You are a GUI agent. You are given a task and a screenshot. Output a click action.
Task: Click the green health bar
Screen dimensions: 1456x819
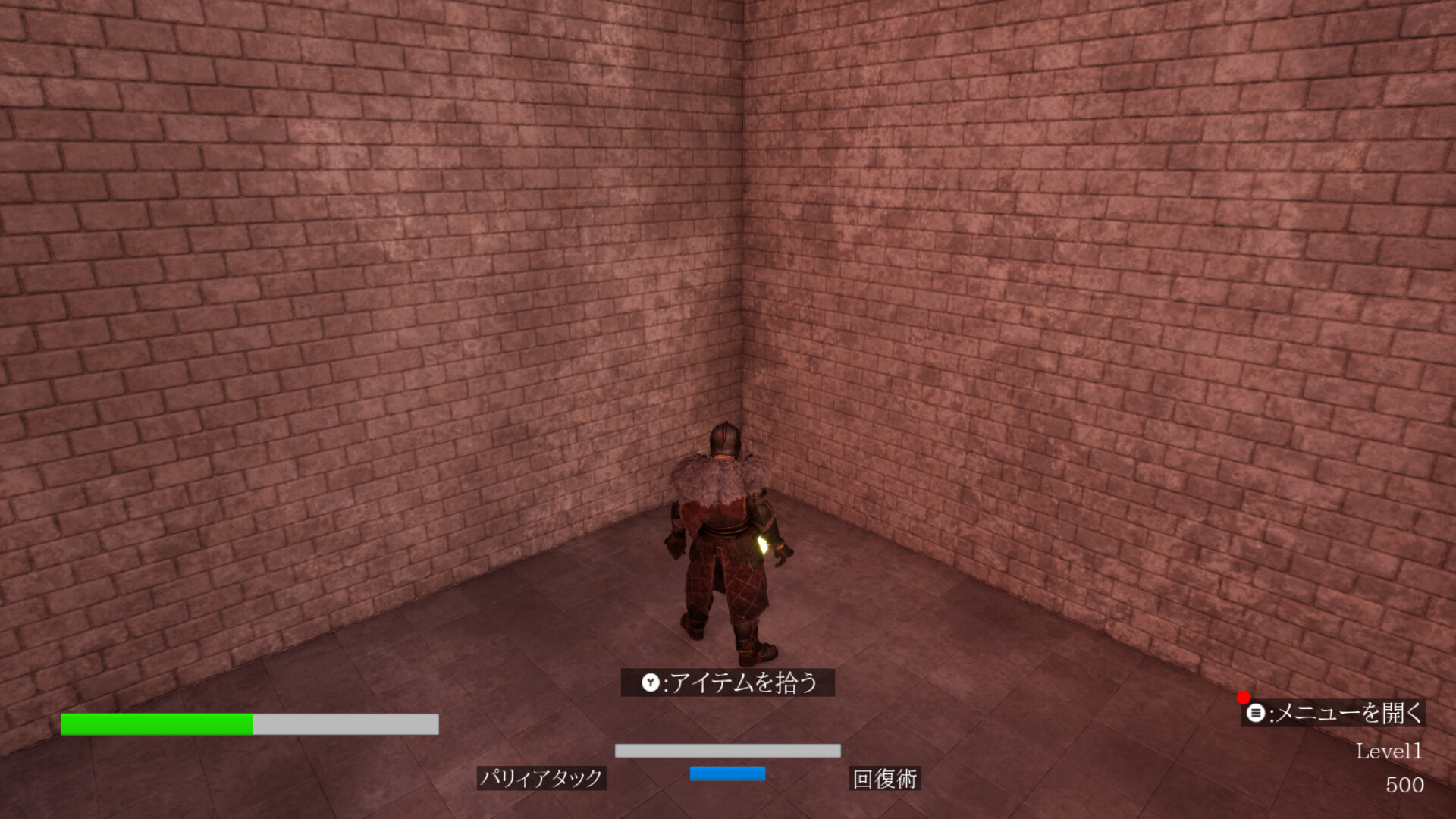pos(155,724)
